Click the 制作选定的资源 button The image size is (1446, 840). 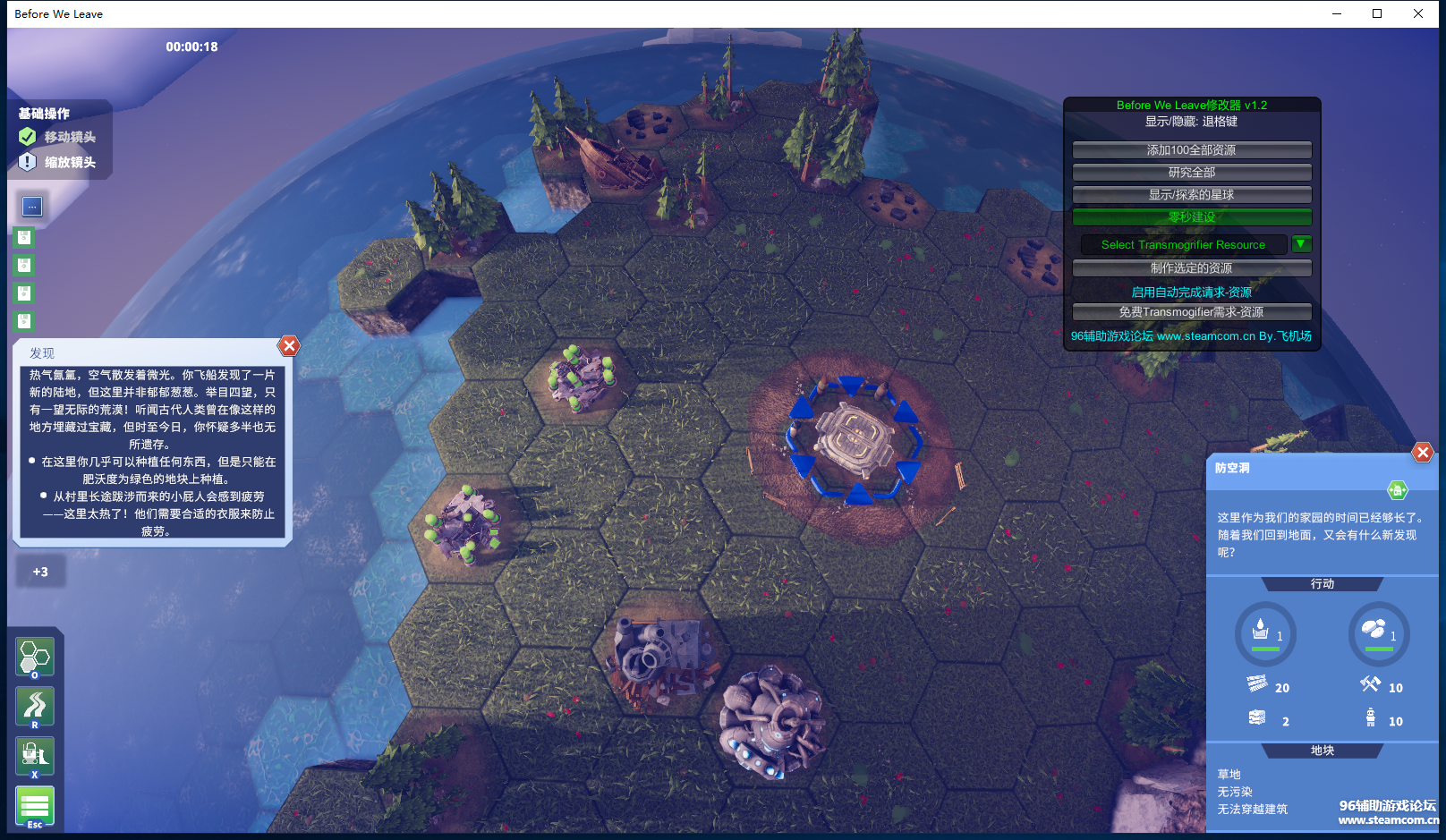1191,268
